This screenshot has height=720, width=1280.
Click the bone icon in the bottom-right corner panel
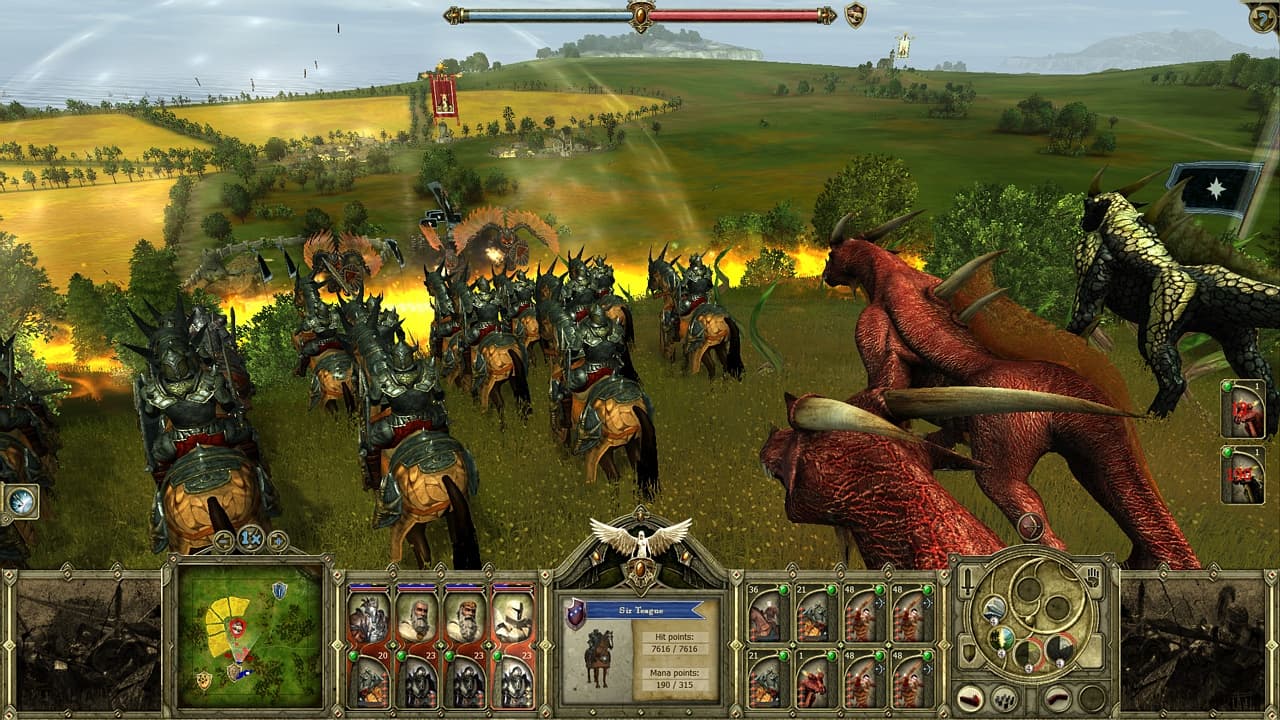(1056, 698)
